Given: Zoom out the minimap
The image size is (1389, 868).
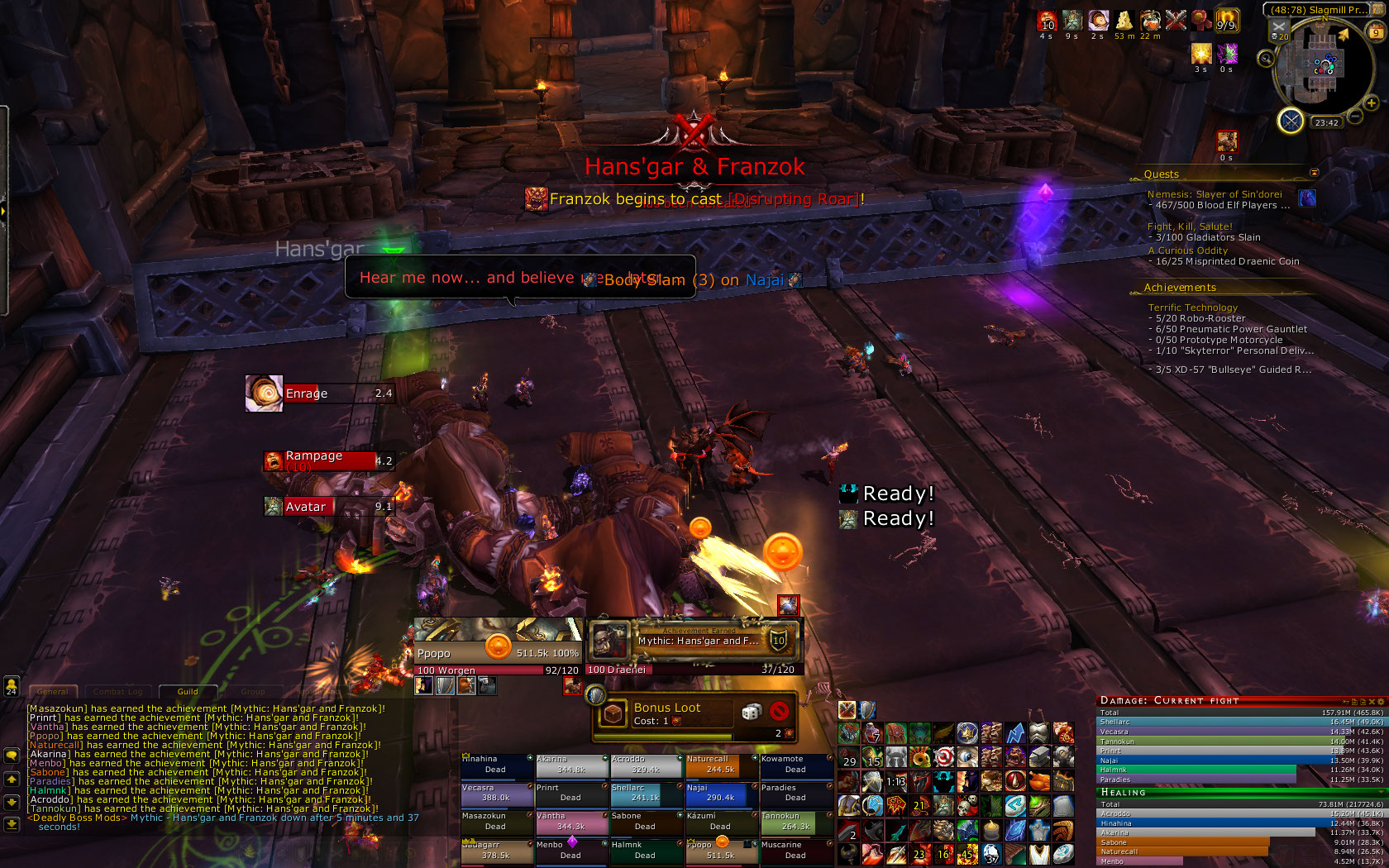Looking at the screenshot, I should [x=1355, y=117].
